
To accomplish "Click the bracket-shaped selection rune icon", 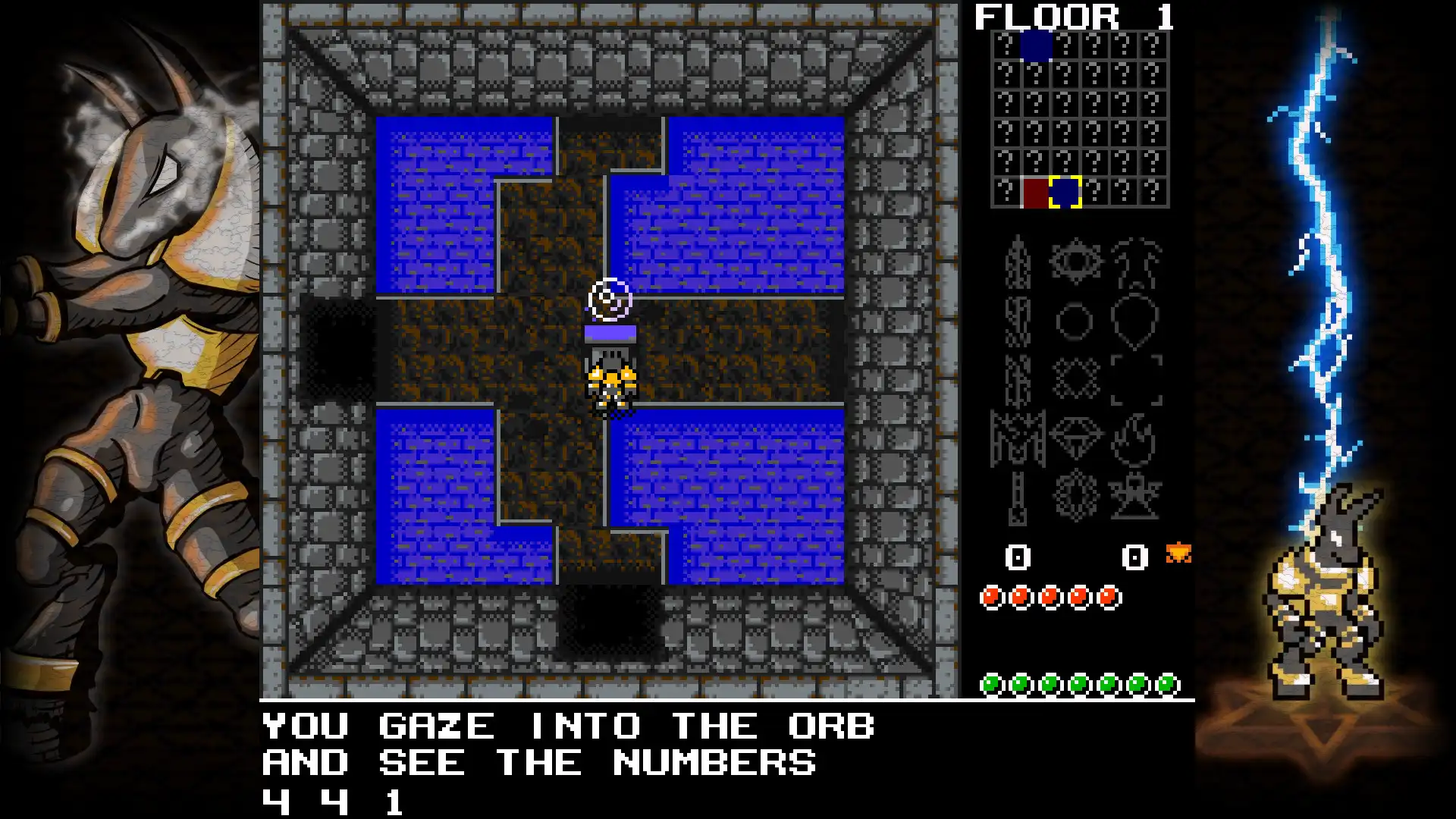I will coord(1137,378).
